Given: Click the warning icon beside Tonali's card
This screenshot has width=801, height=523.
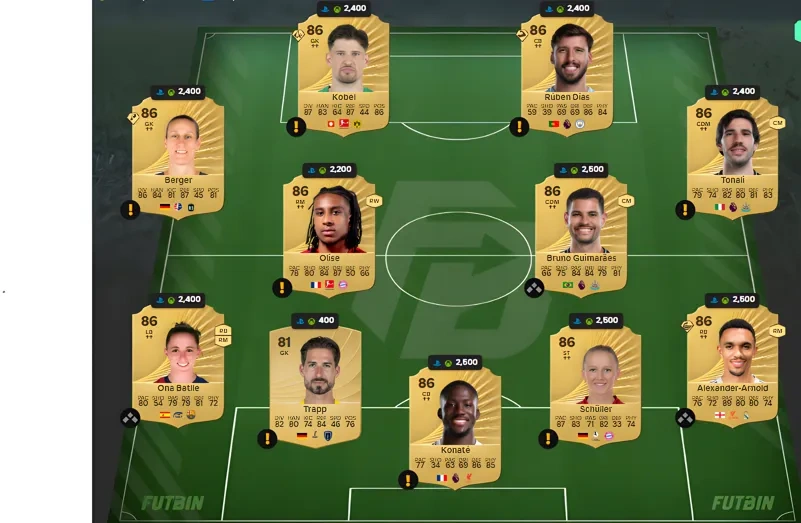Looking at the screenshot, I should pyautogui.click(x=685, y=210).
